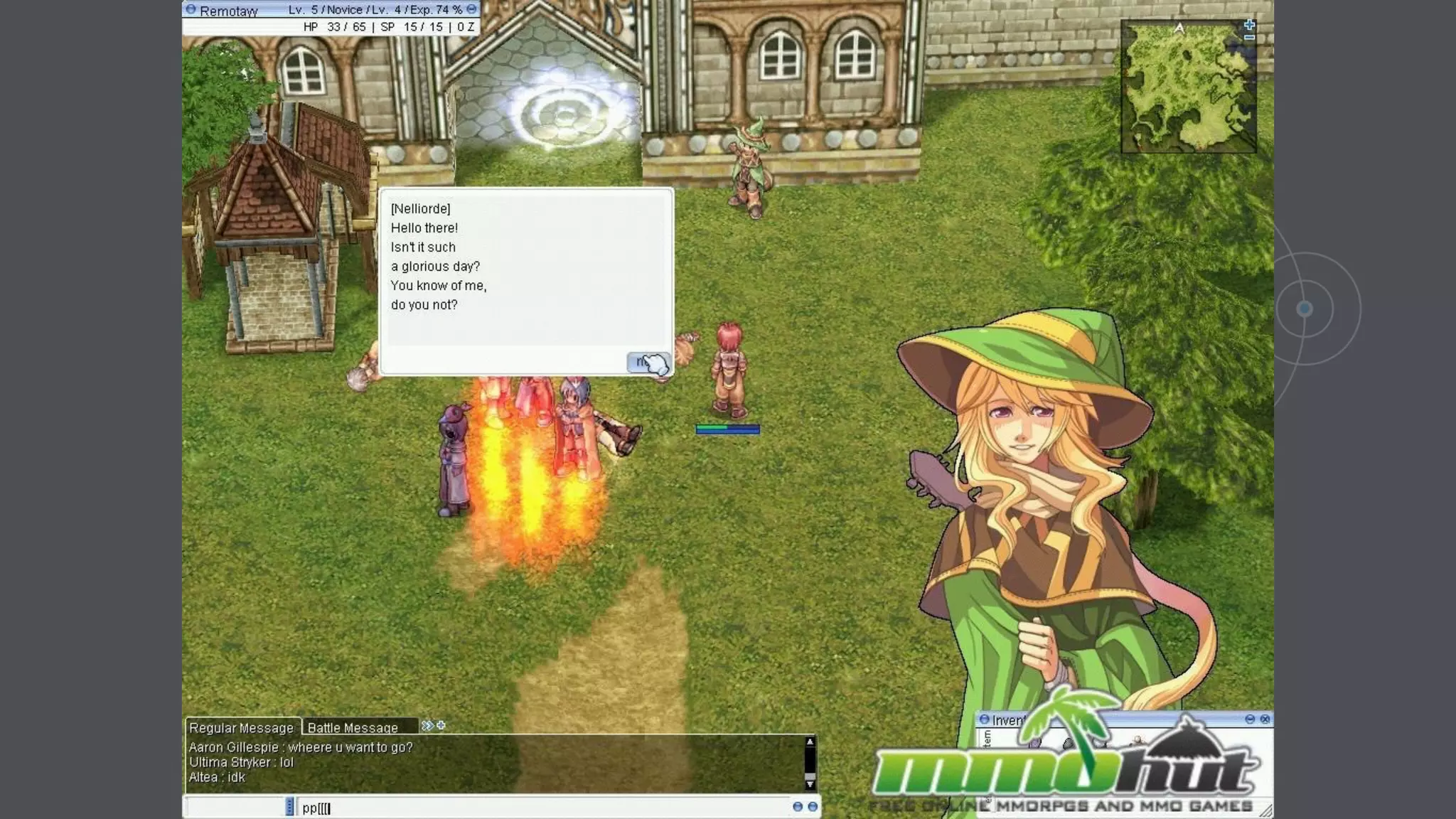
Task: Click the minimap
Action: pos(1187,87)
